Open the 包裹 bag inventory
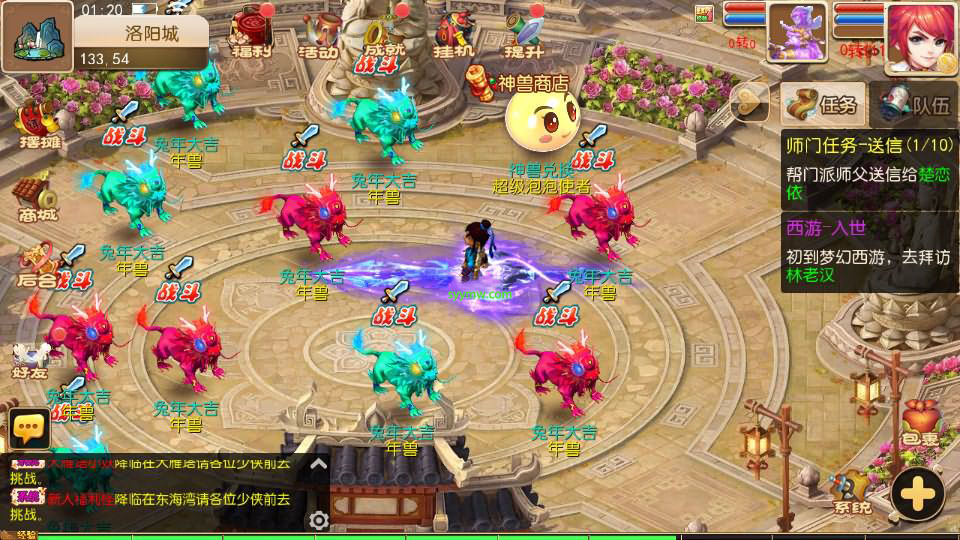Image resolution: width=960 pixels, height=540 pixels. [x=919, y=424]
